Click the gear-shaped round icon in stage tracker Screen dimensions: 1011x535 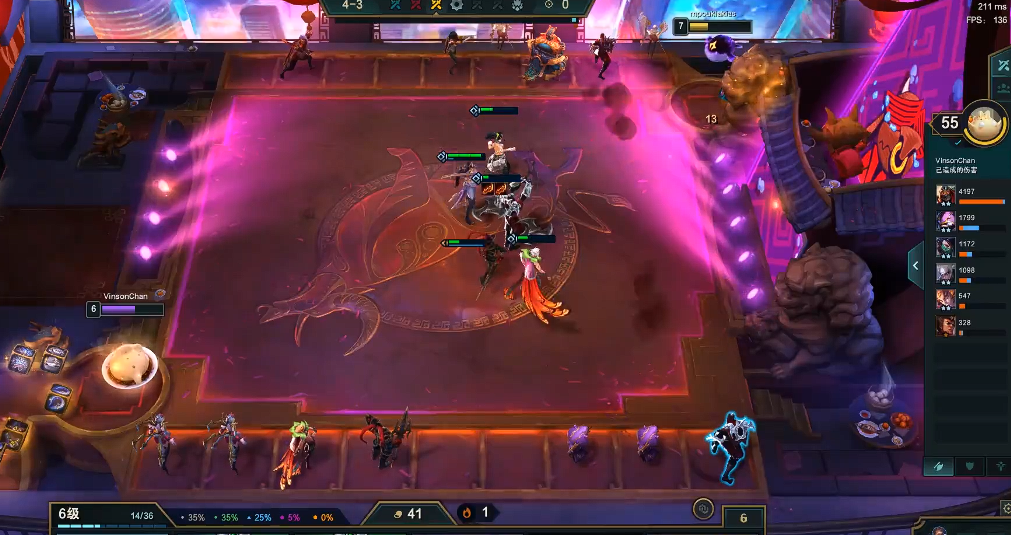[x=457, y=5]
